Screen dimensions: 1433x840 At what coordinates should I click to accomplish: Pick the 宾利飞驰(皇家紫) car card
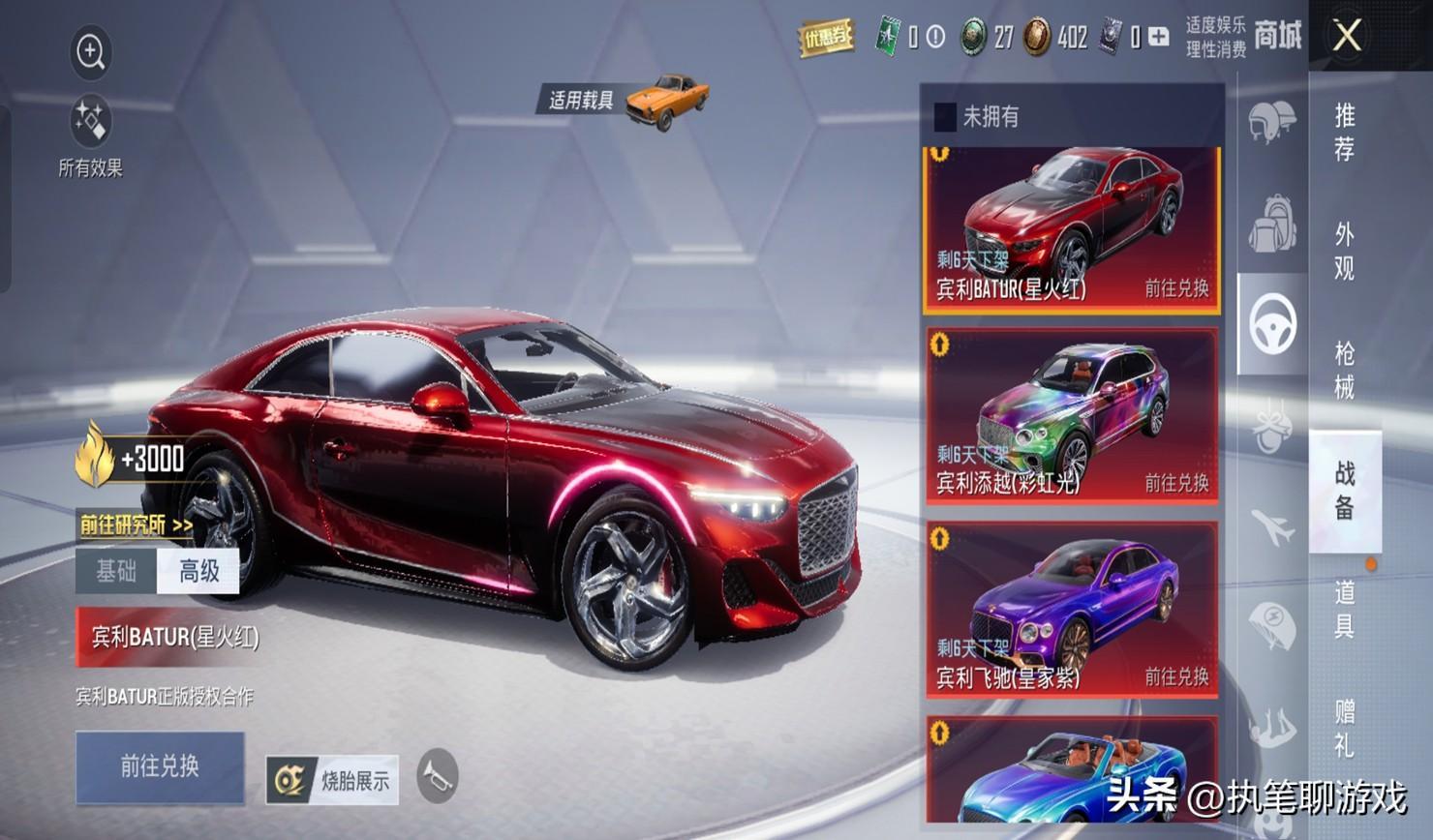coord(1072,610)
